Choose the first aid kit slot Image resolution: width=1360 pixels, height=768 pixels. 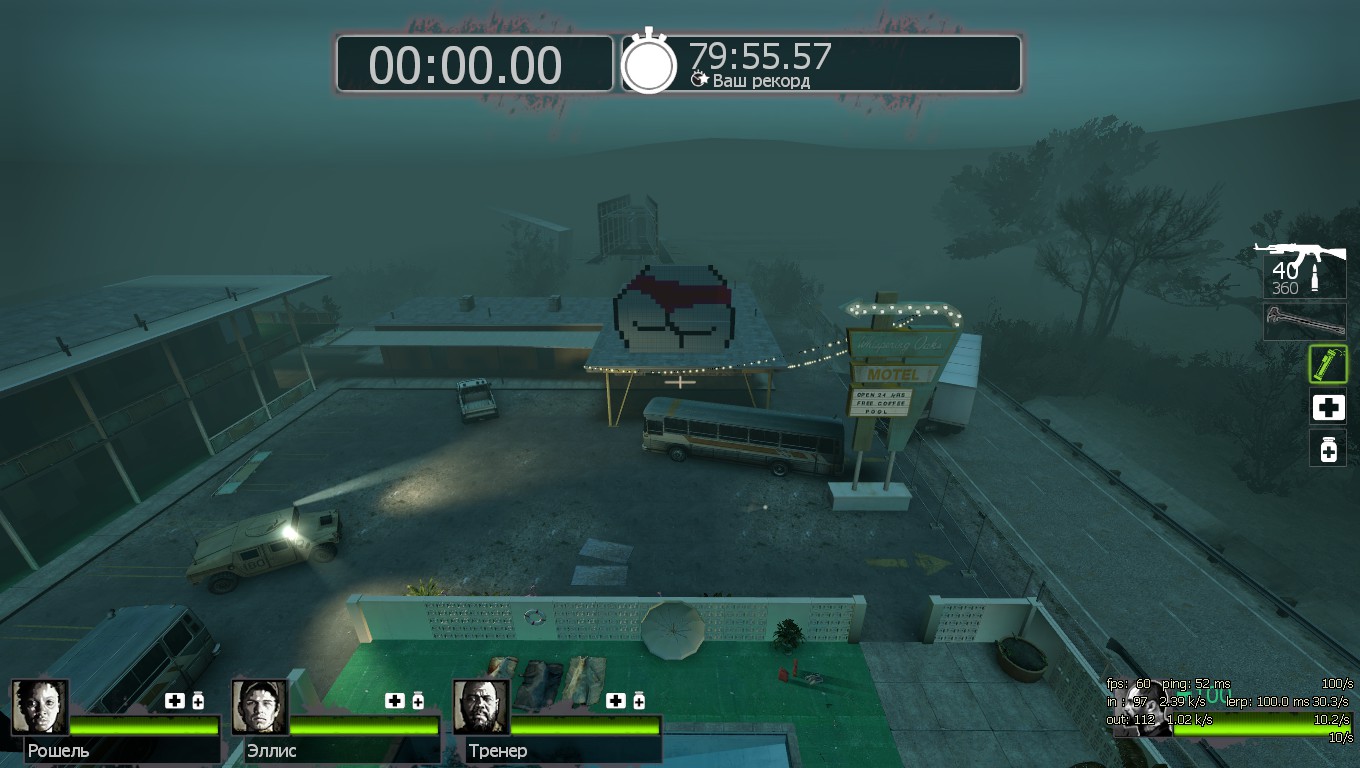click(1328, 407)
